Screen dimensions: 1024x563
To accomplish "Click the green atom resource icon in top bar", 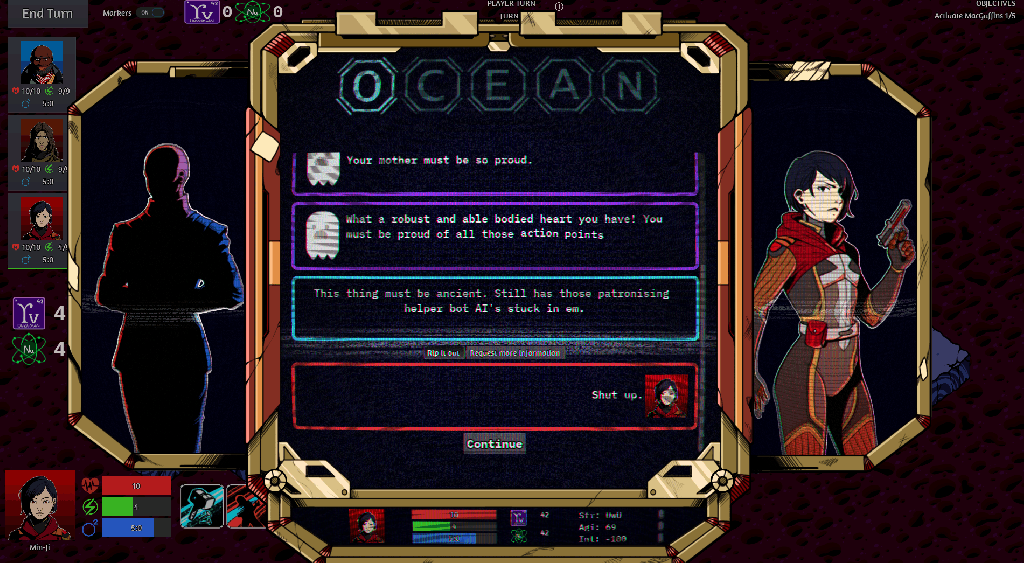I will tap(254, 12).
